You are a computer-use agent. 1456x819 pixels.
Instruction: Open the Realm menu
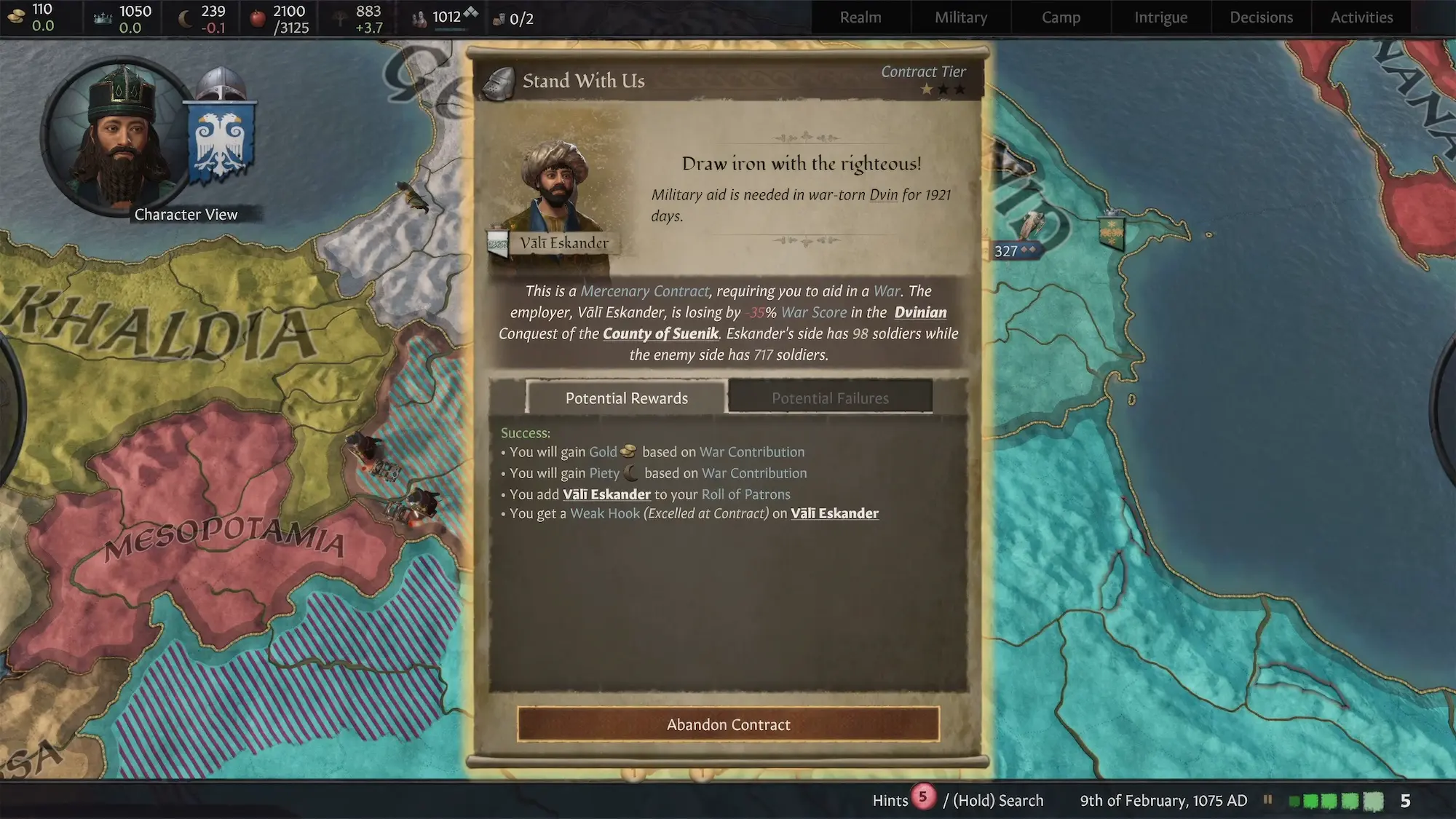860,17
